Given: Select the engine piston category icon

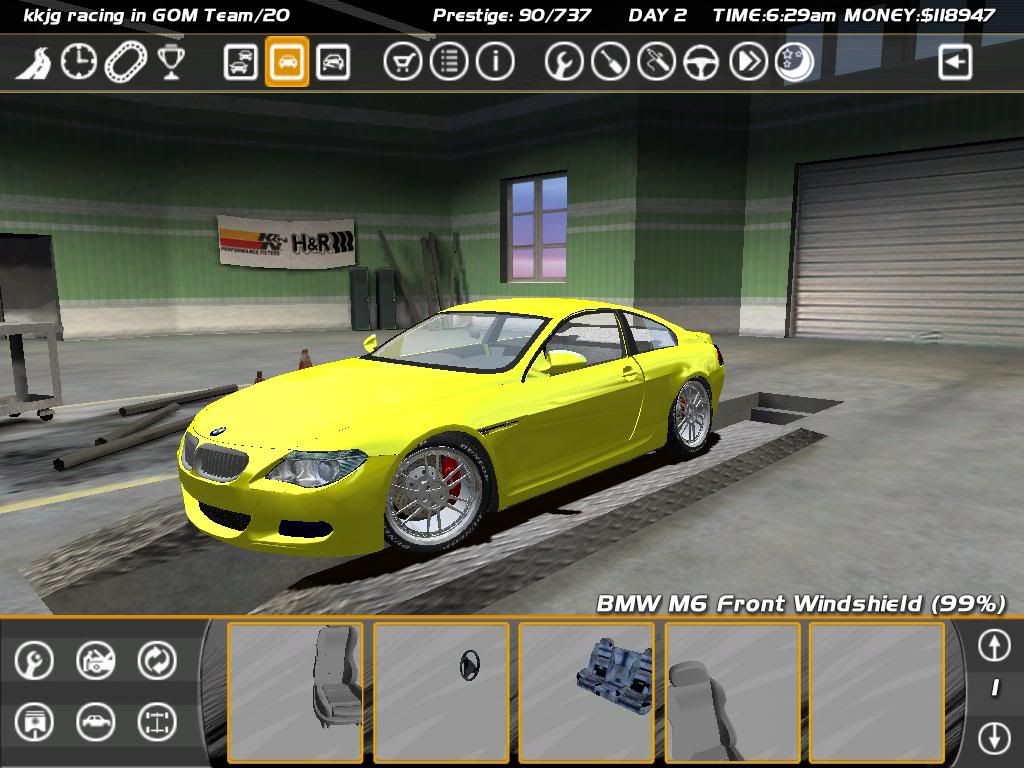Looking at the screenshot, I should 34,722.
